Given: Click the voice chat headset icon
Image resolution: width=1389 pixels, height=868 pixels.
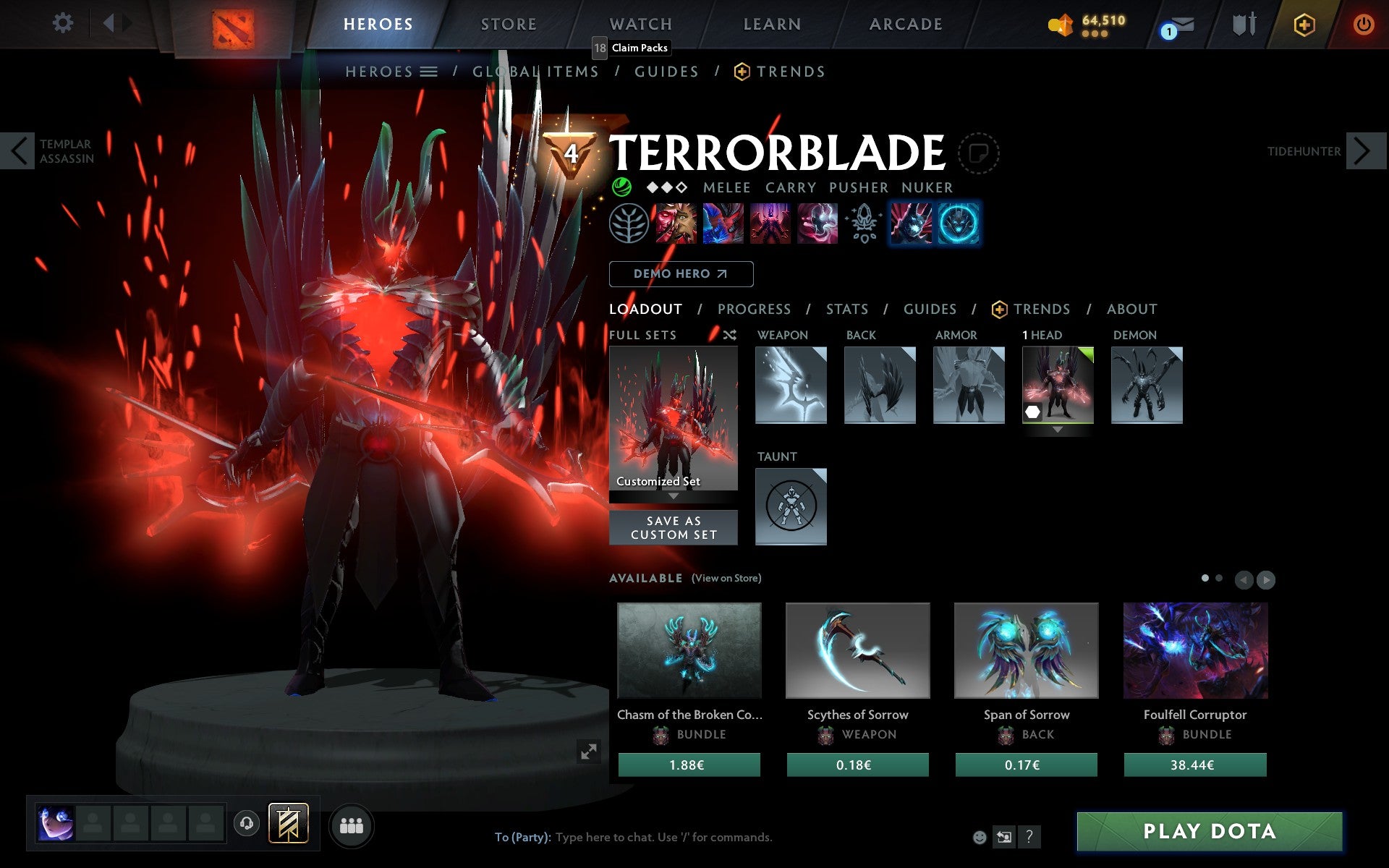Looking at the screenshot, I should coord(247,822).
